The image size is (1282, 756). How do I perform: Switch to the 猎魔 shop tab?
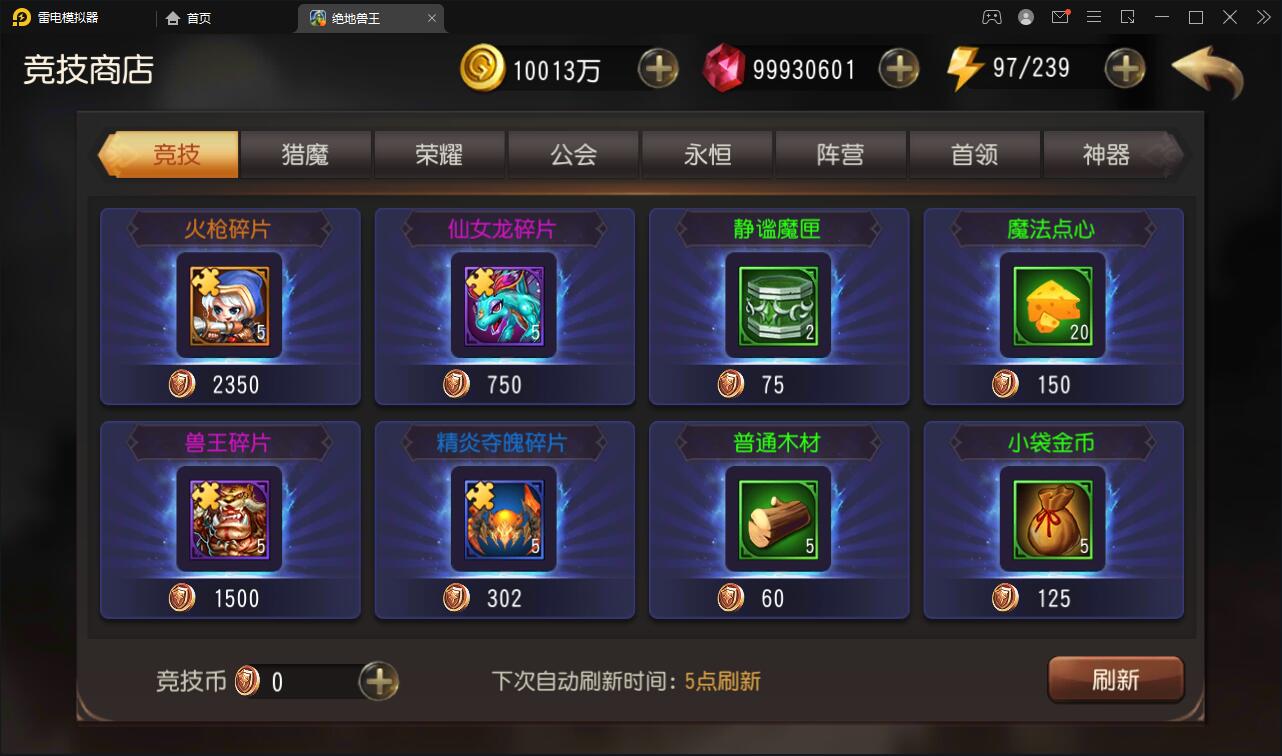[304, 155]
